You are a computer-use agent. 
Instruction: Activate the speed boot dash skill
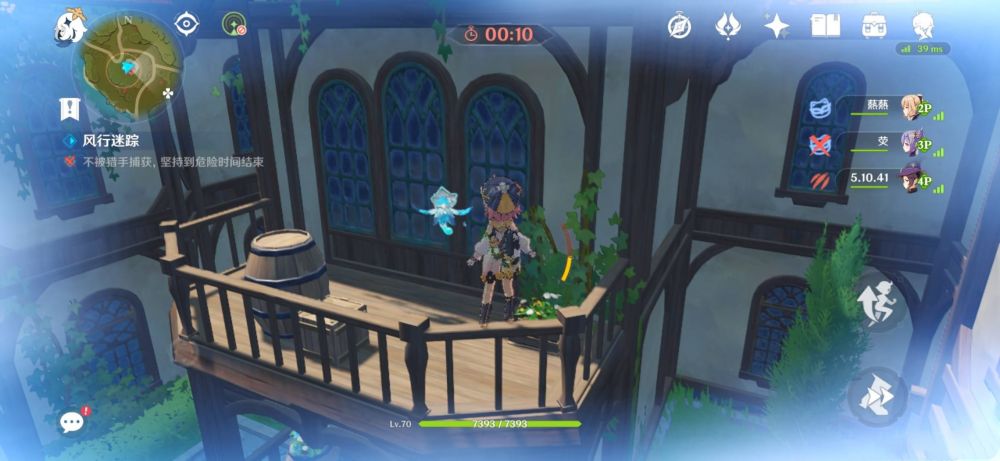(877, 396)
